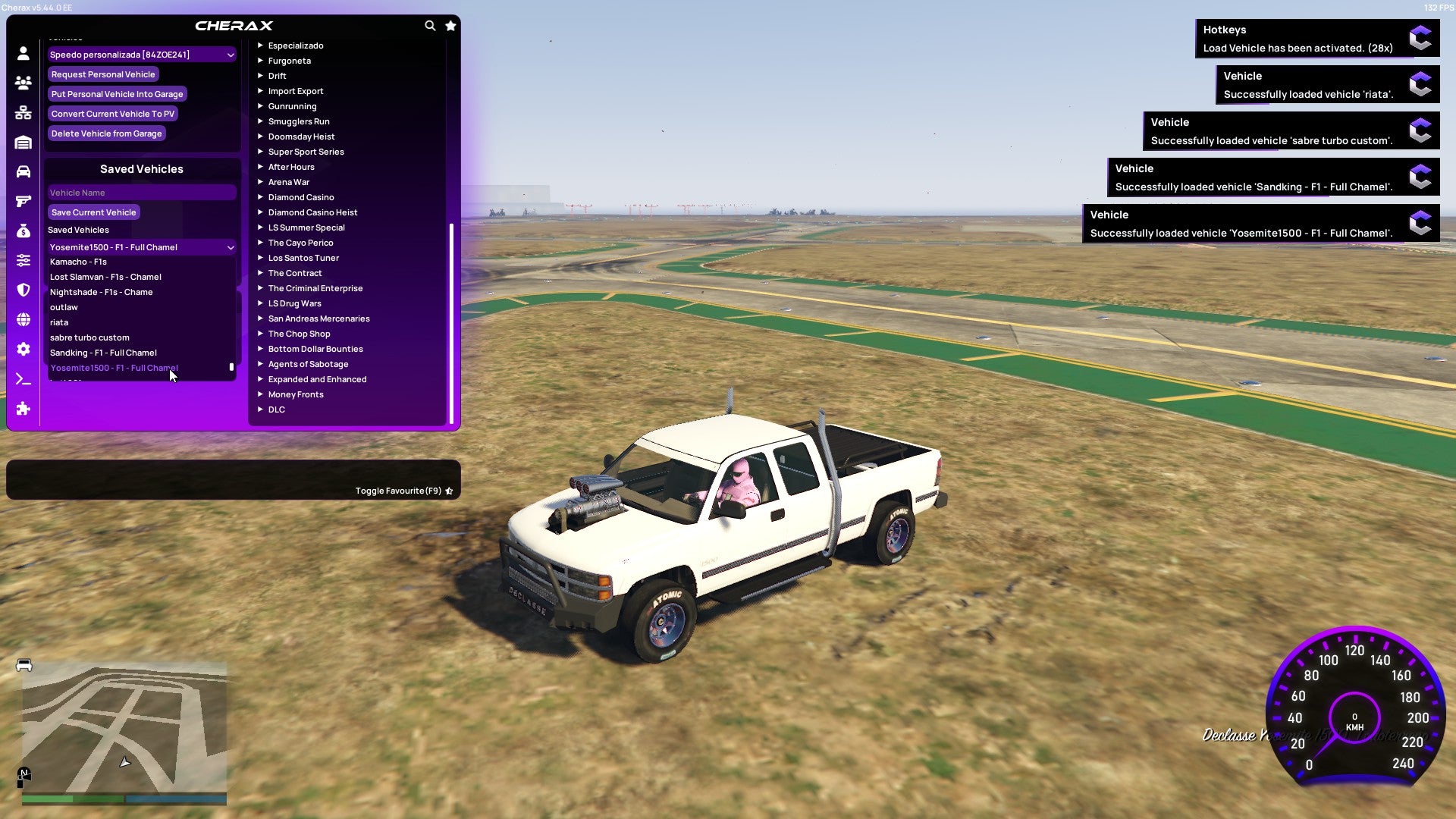Screen dimensions: 1456x819
Task: Select the Online Players icon in the sidebar
Action: [x=23, y=83]
